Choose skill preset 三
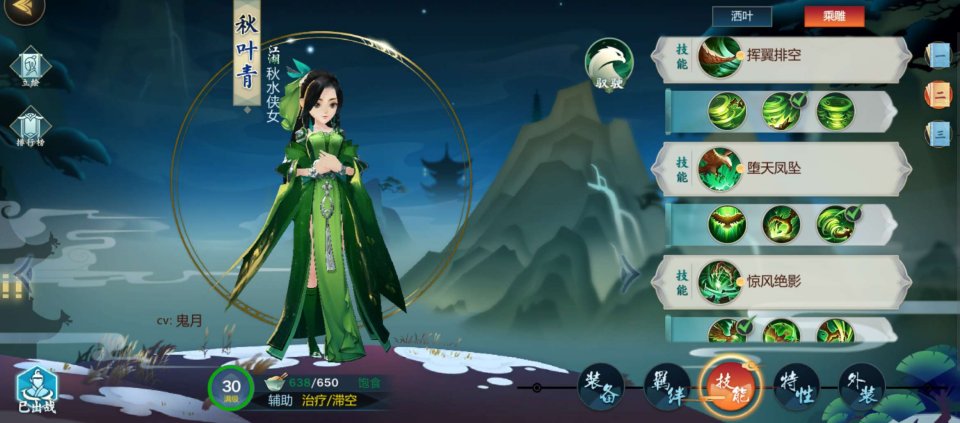 point(938,133)
